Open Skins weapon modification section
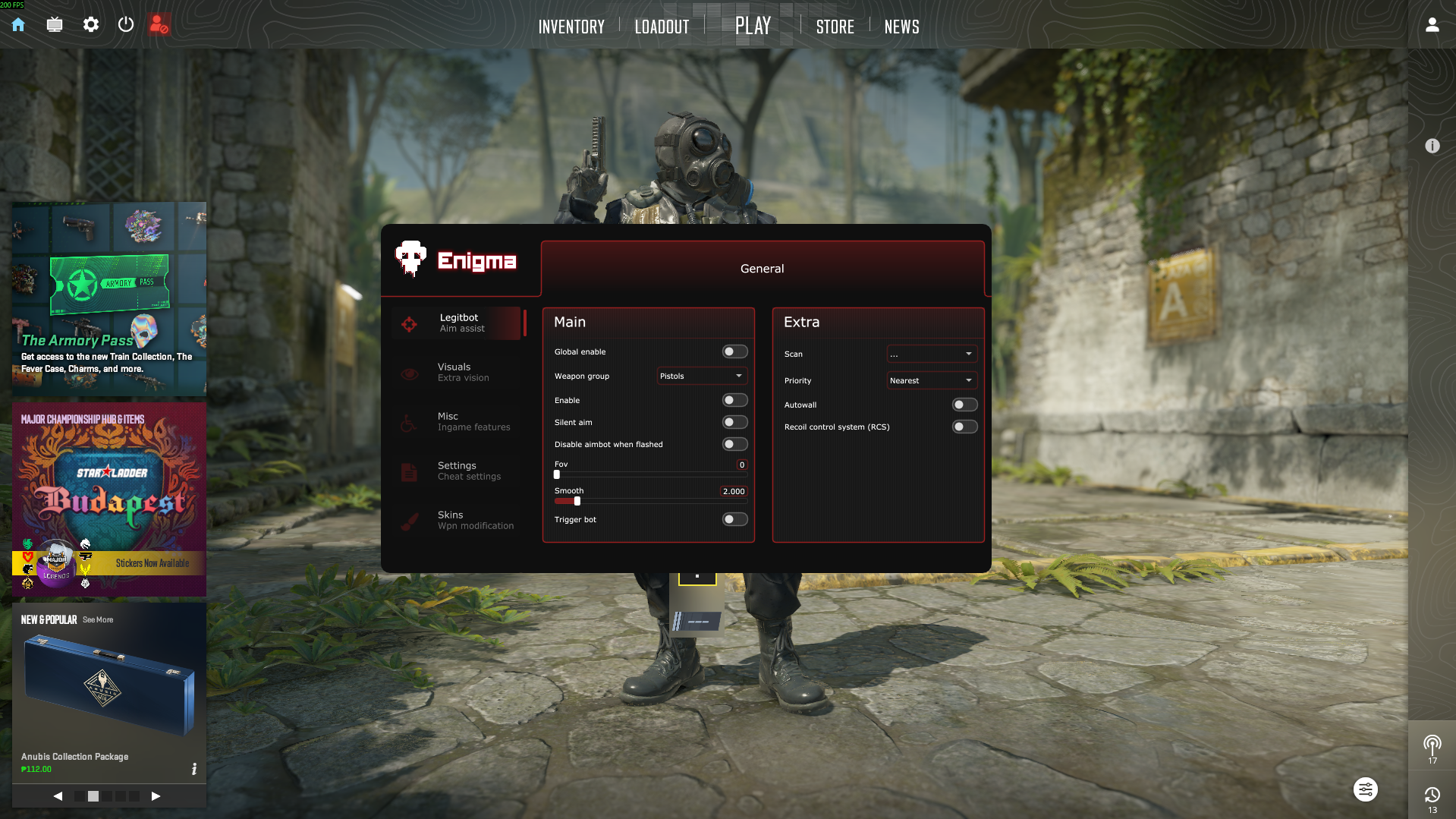This screenshot has width=1456, height=819. click(458, 520)
